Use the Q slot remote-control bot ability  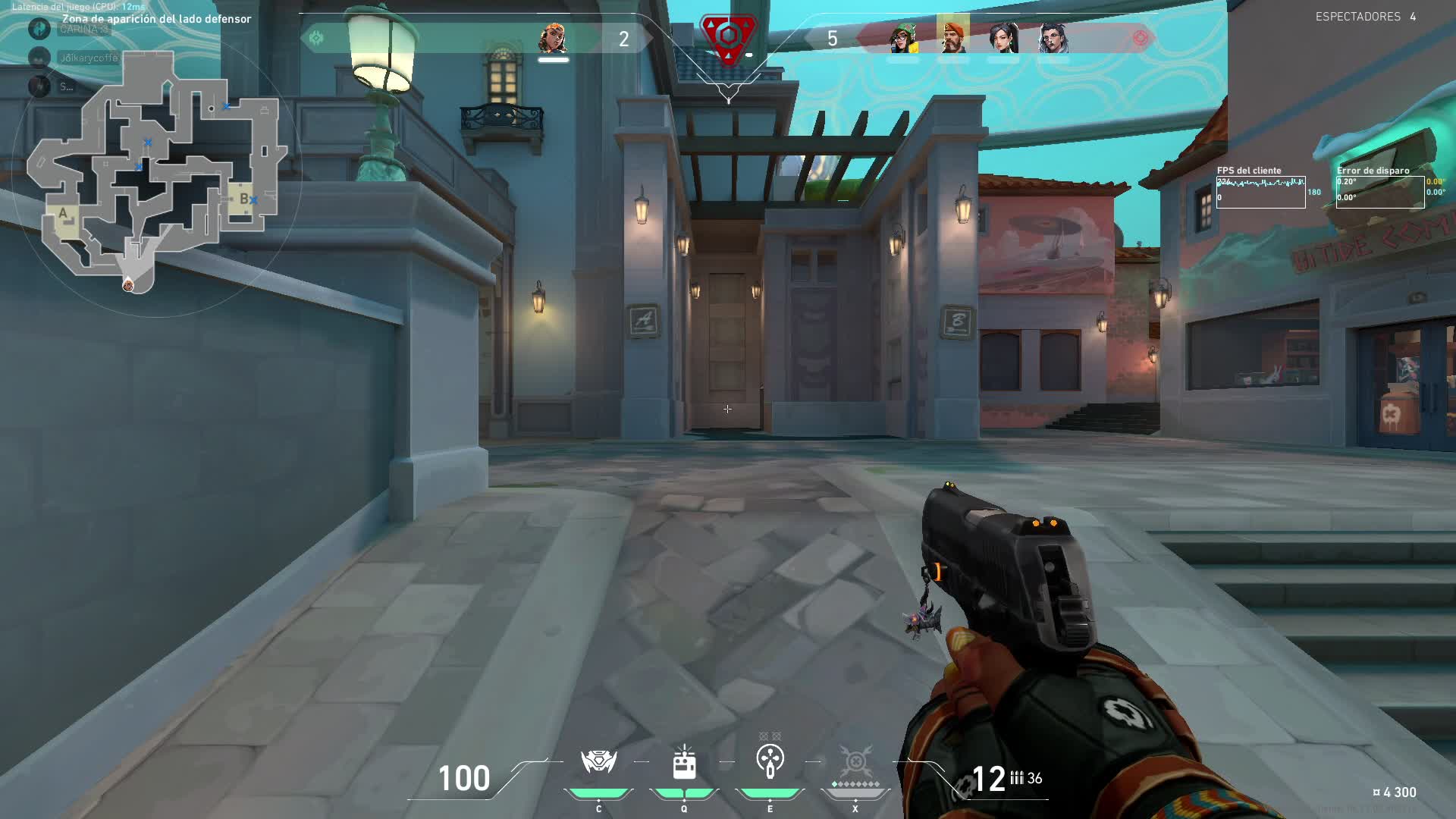684,763
